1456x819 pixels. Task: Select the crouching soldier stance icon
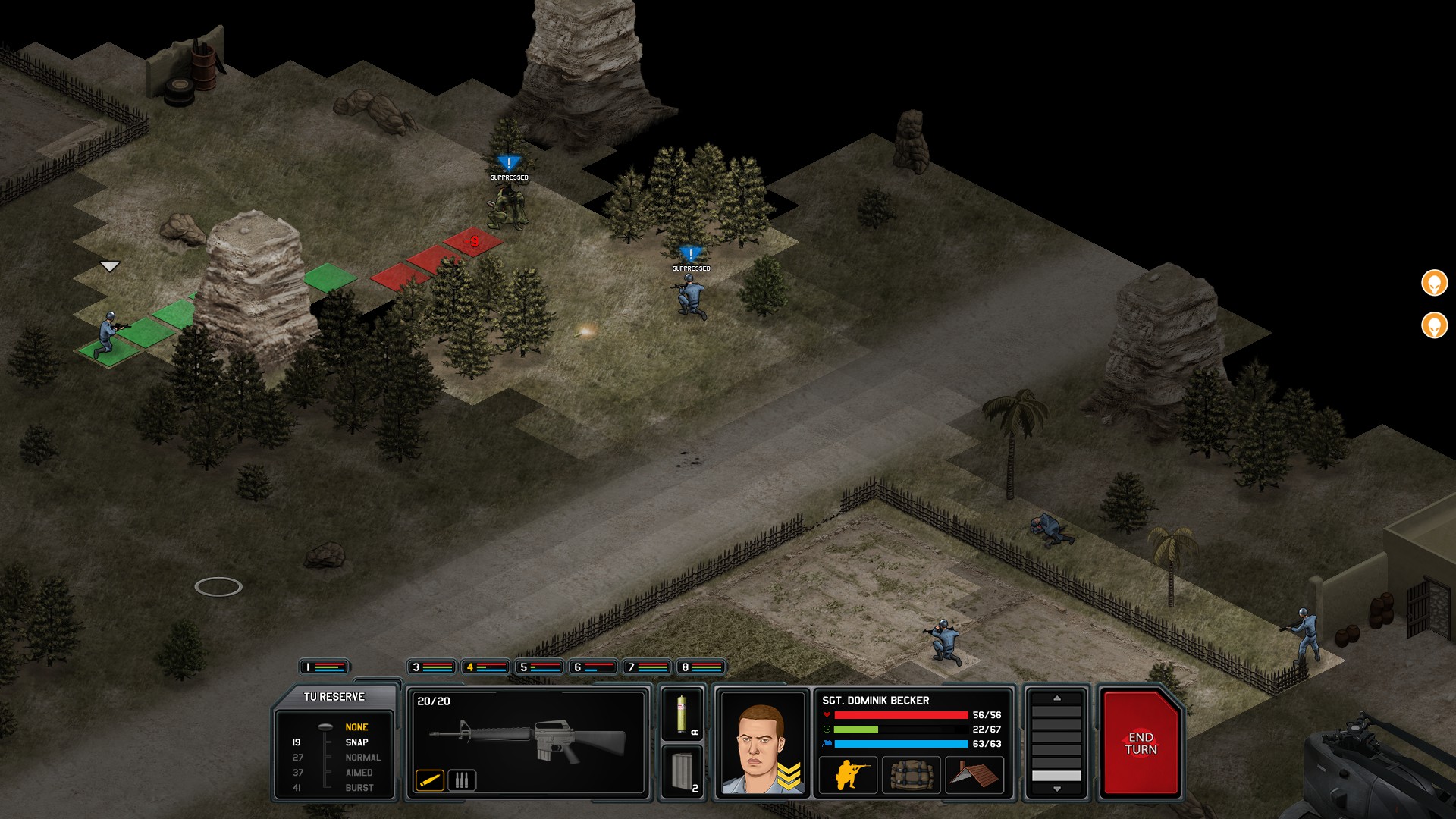click(848, 774)
